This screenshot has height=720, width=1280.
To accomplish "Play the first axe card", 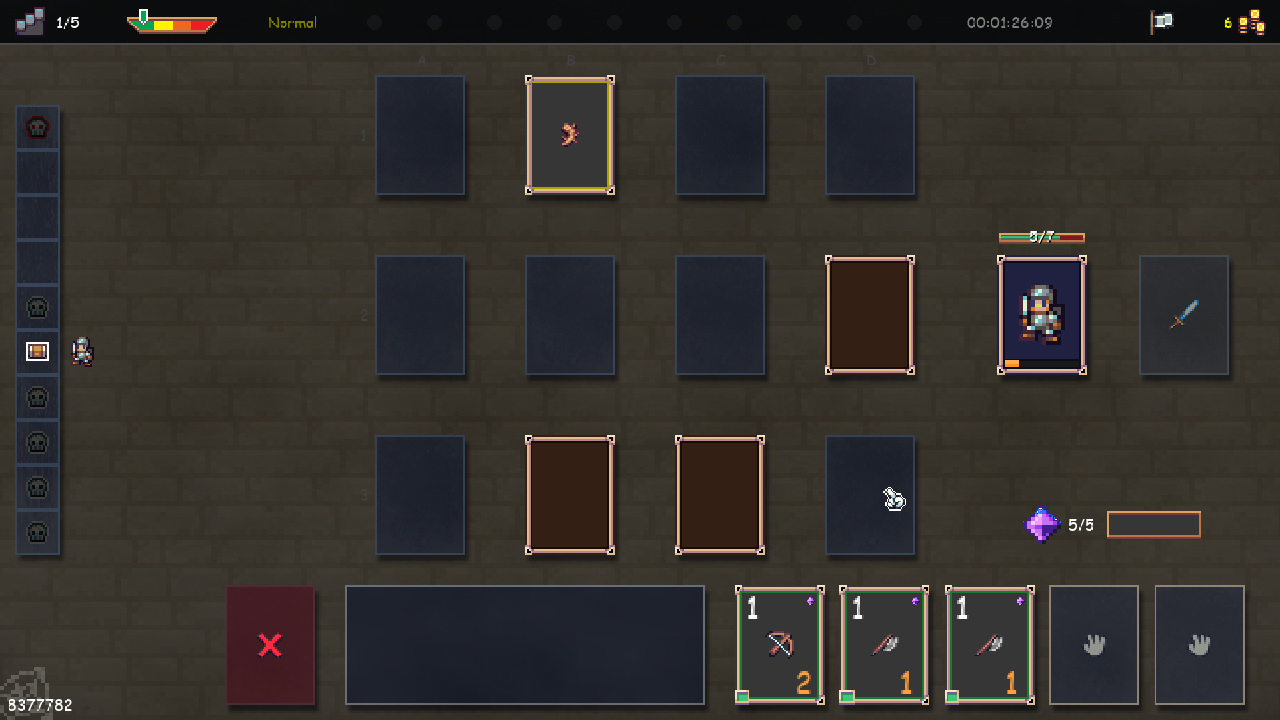I will (x=884, y=645).
